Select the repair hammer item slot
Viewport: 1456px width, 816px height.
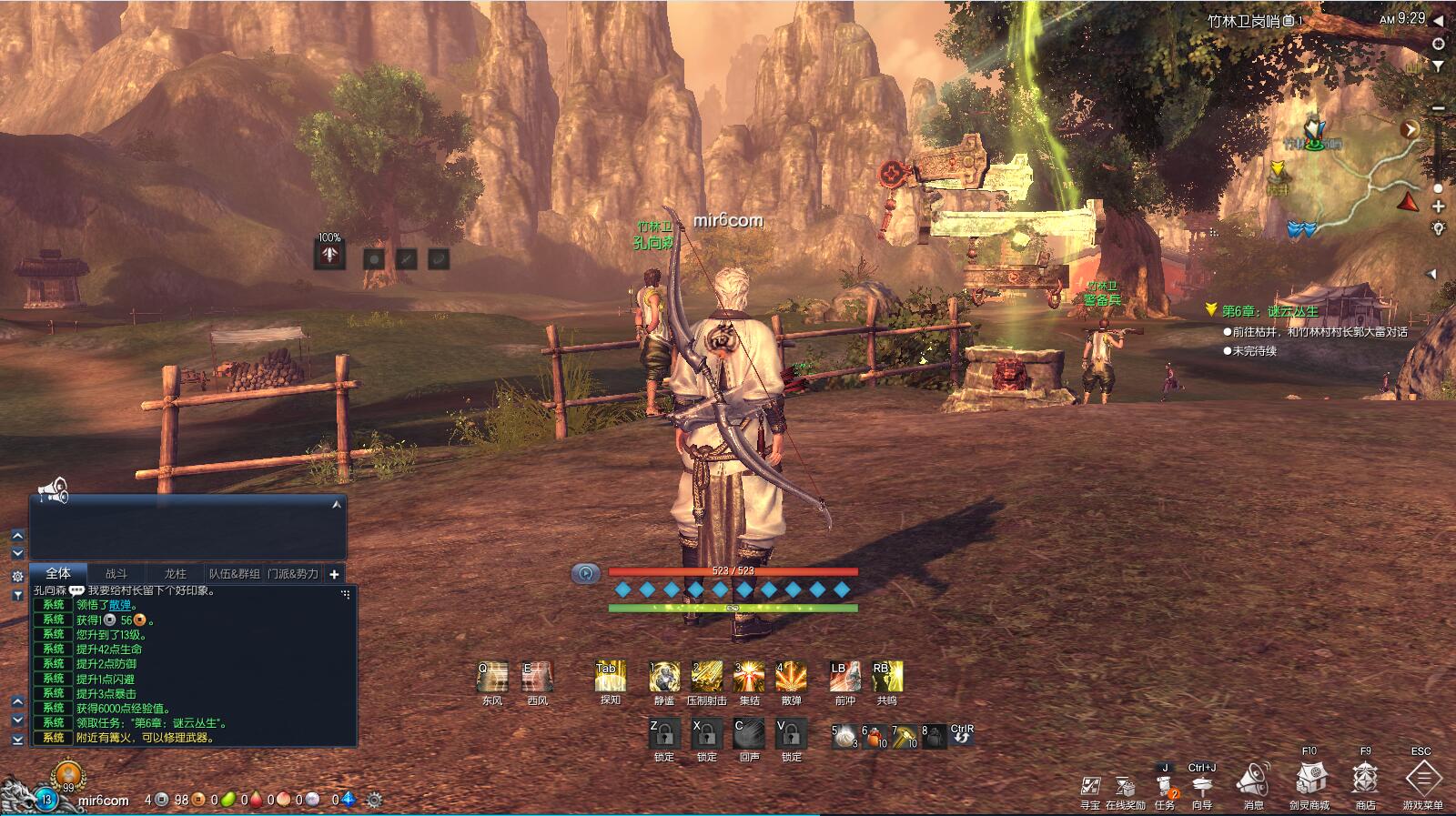(905, 735)
